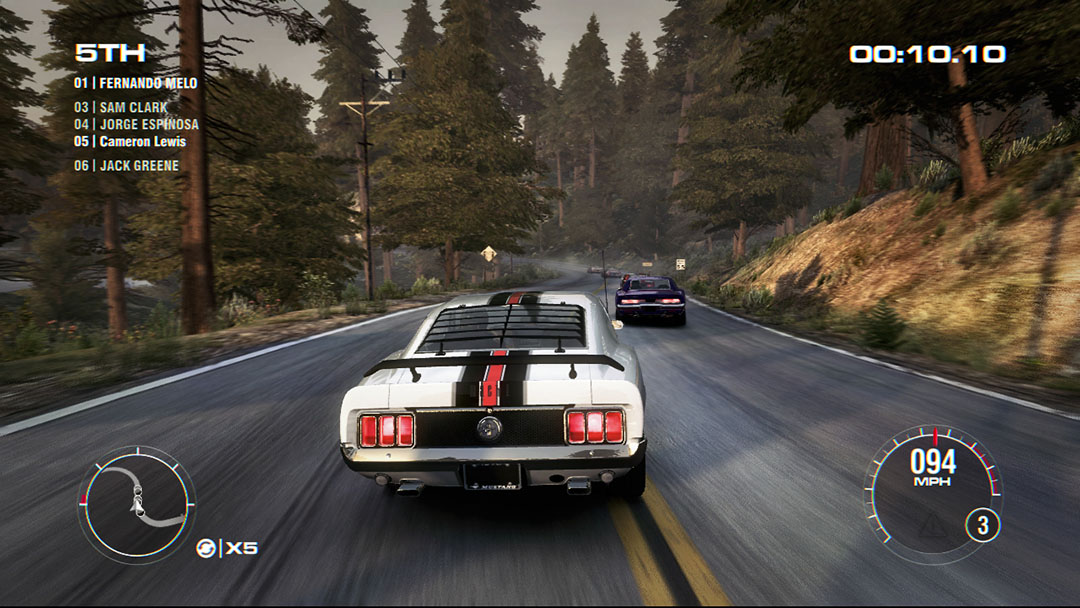This screenshot has width=1080, height=608.
Task: Click the circular track minimap
Action: click(x=136, y=503)
